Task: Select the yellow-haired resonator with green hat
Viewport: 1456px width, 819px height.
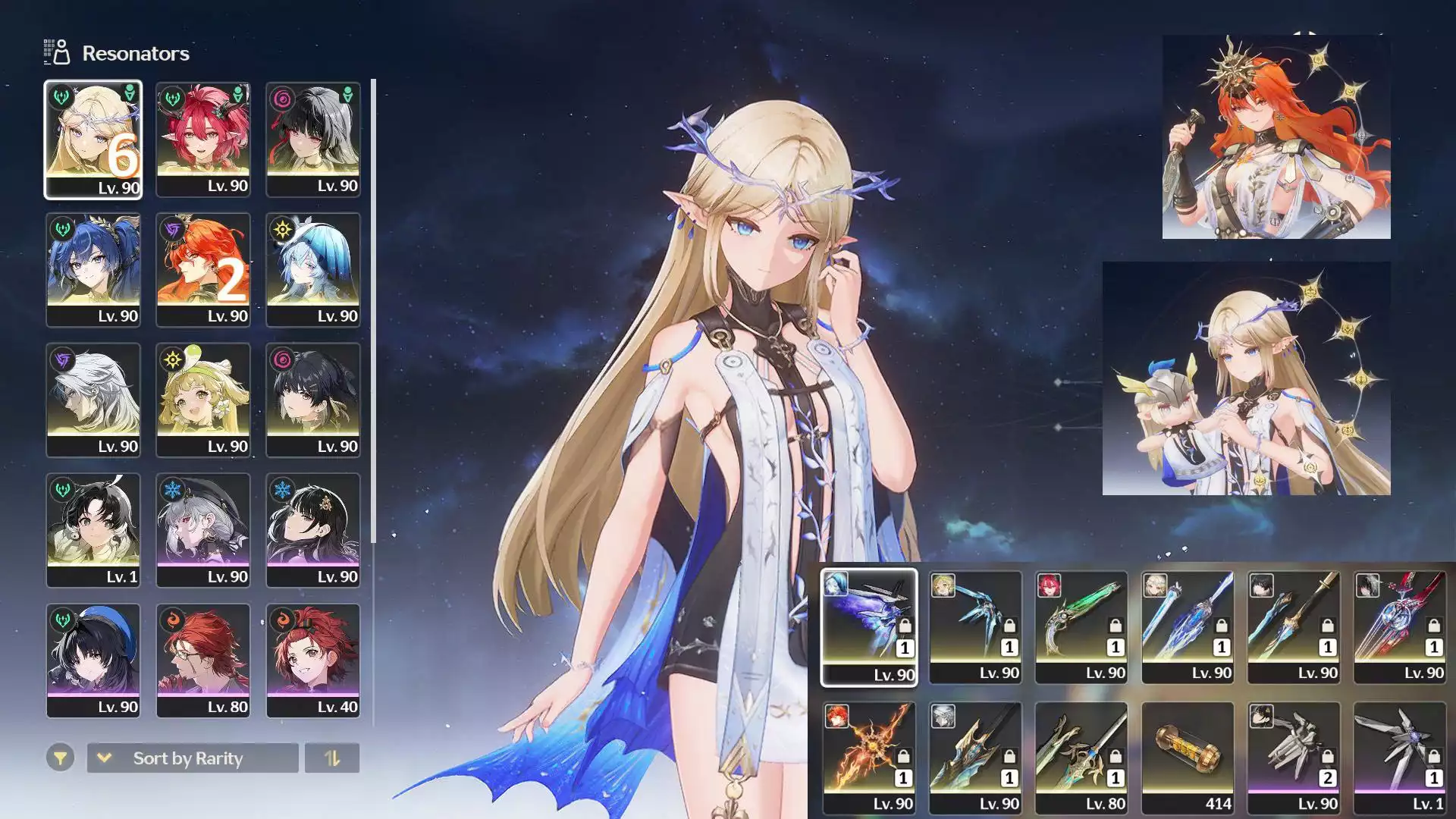Action: (203, 400)
